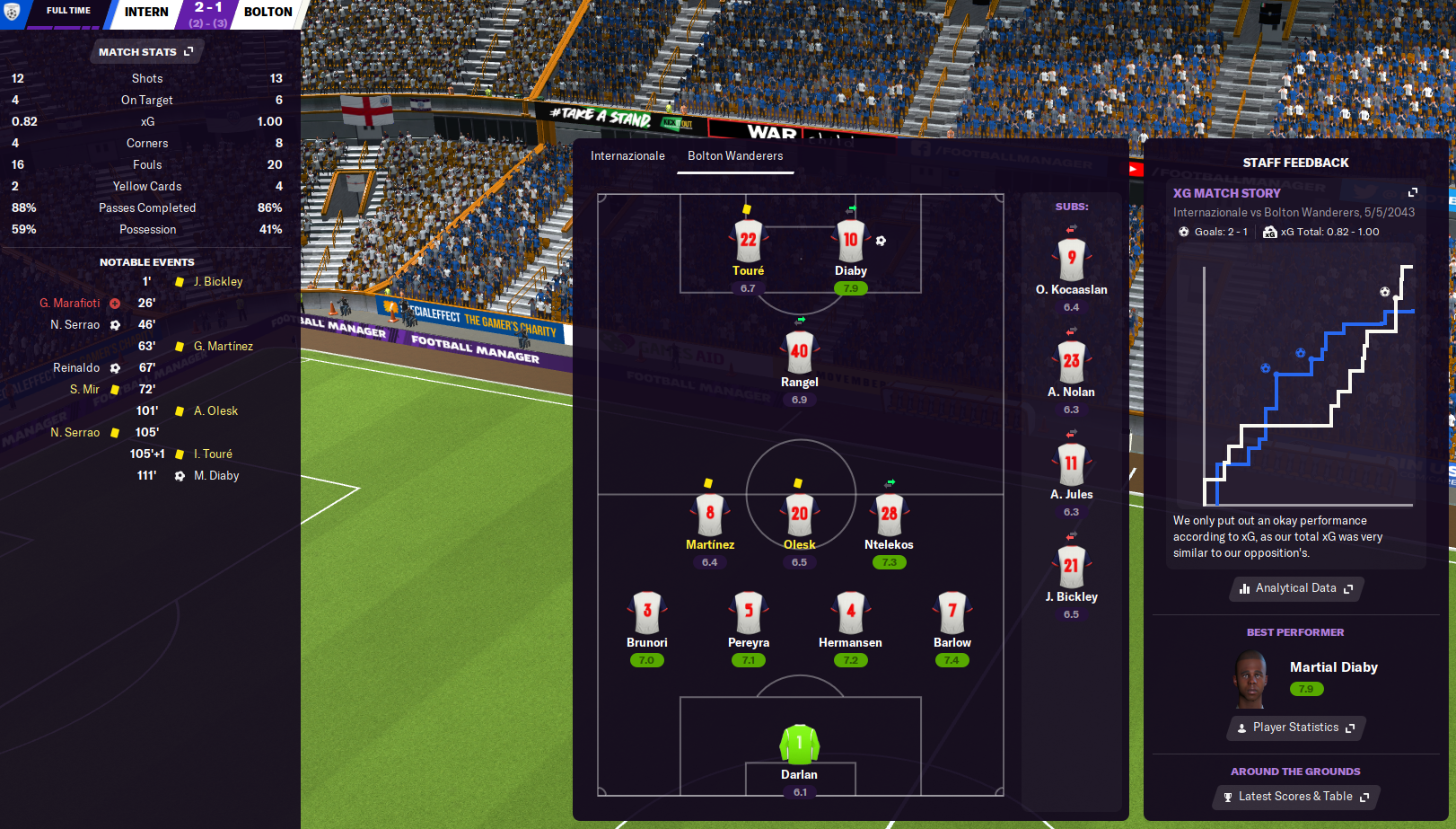Viewport: 1456px width, 829px height.
Task: Select goalkeeper Darlan
Action: [799, 744]
